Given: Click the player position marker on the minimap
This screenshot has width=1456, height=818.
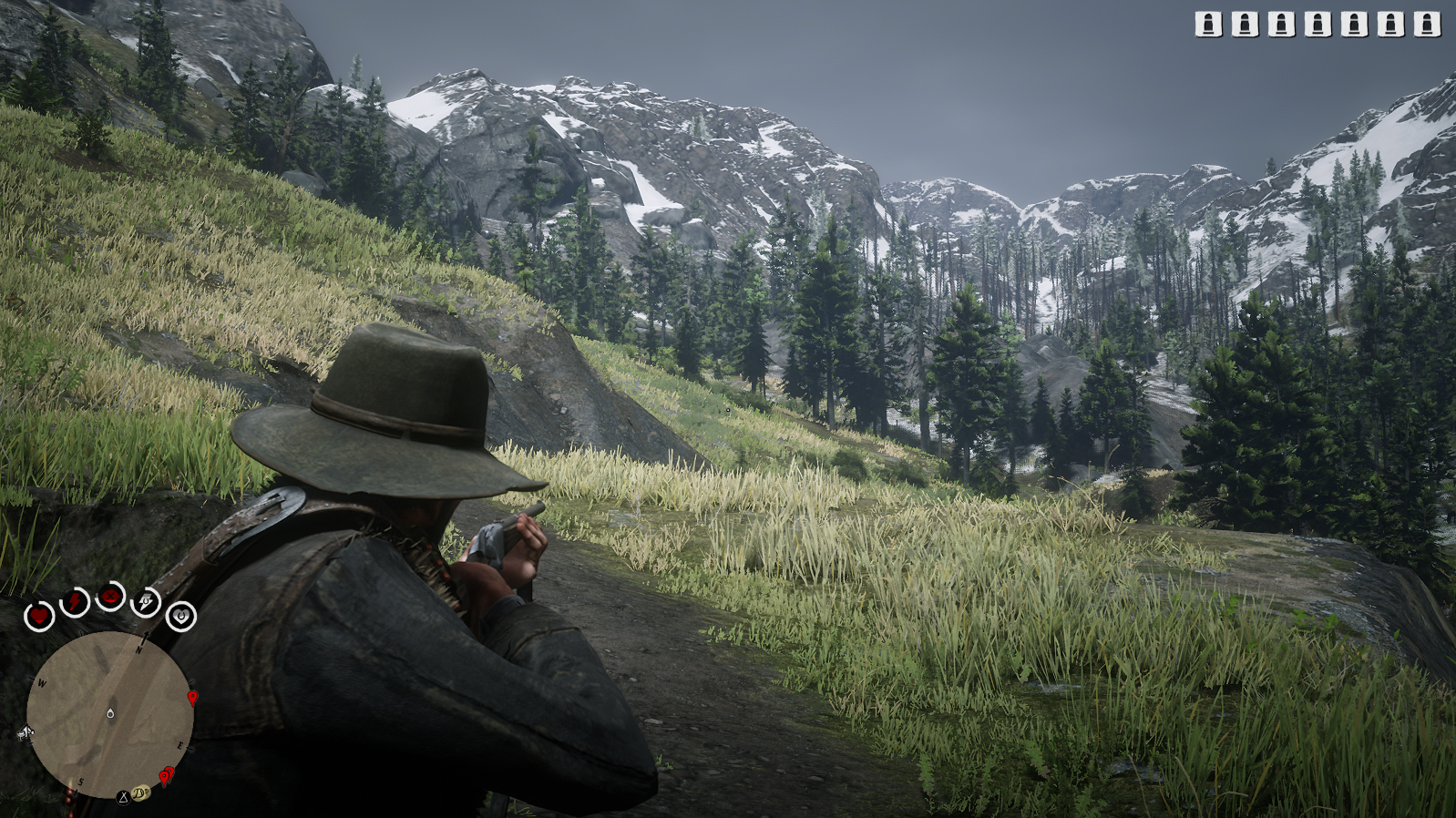Looking at the screenshot, I should [x=110, y=713].
